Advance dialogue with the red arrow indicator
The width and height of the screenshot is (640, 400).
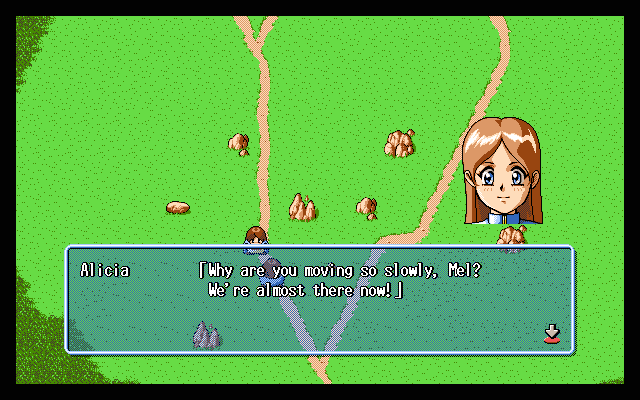550,333
